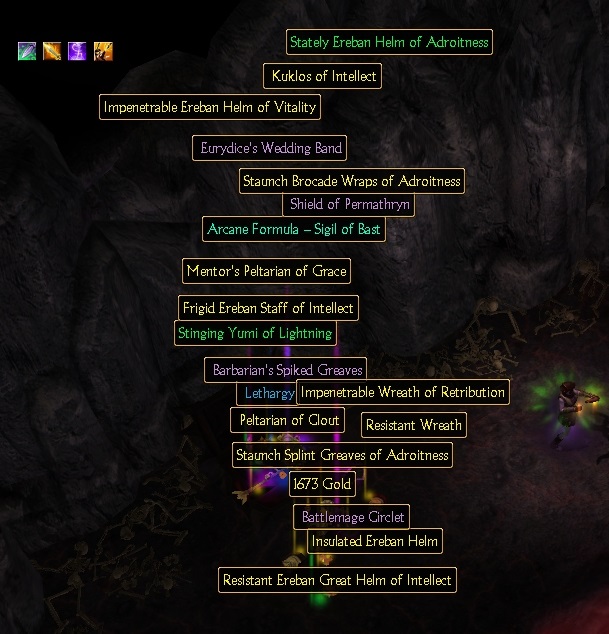Select the Peltarian of Clout label
Screen dimensions: 609x634
point(288,420)
